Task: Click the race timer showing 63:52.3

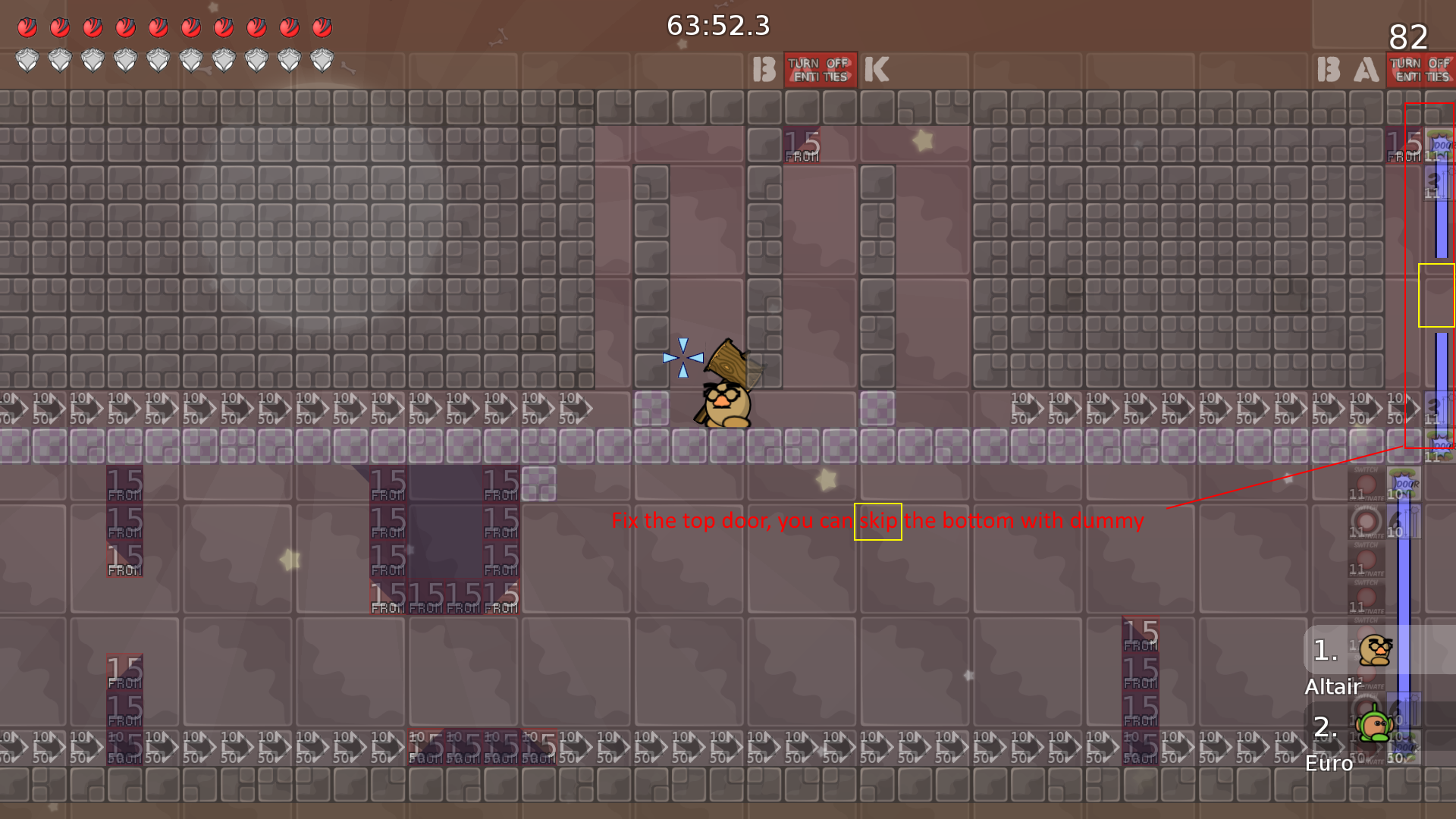Action: [x=717, y=26]
